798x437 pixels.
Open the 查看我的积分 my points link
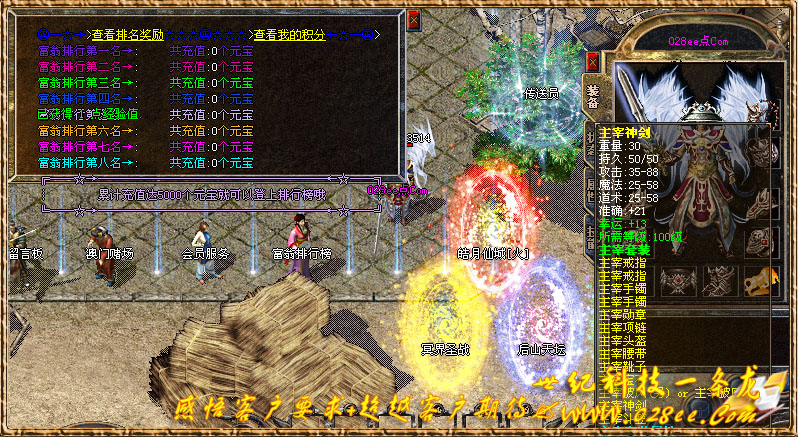pyautogui.click(x=289, y=34)
